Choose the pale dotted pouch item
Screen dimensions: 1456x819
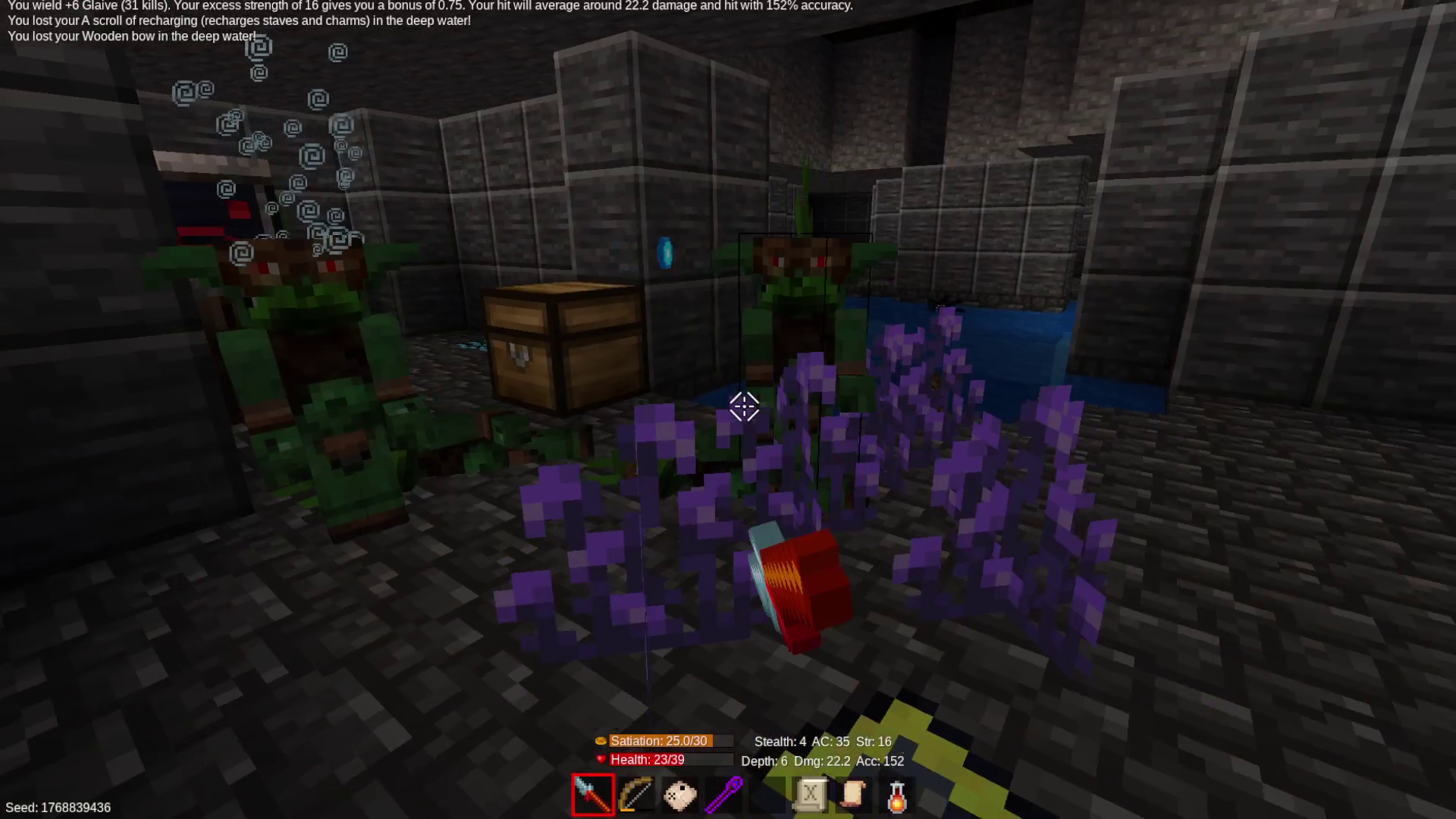[x=679, y=795]
